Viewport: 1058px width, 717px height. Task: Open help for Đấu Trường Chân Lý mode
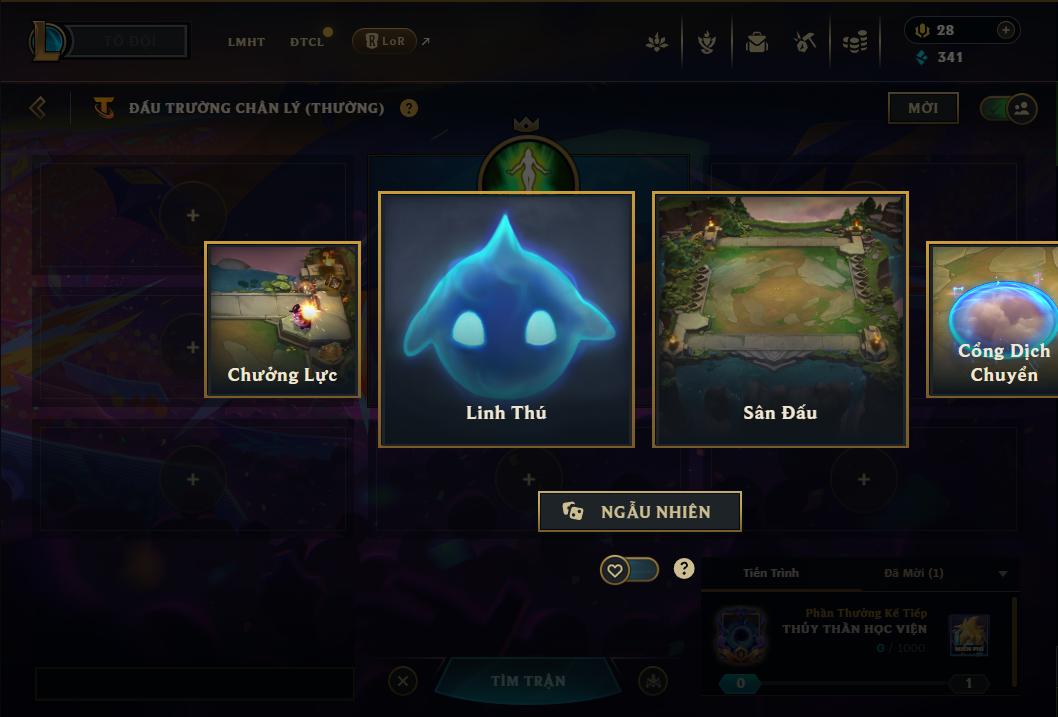pyautogui.click(x=409, y=108)
